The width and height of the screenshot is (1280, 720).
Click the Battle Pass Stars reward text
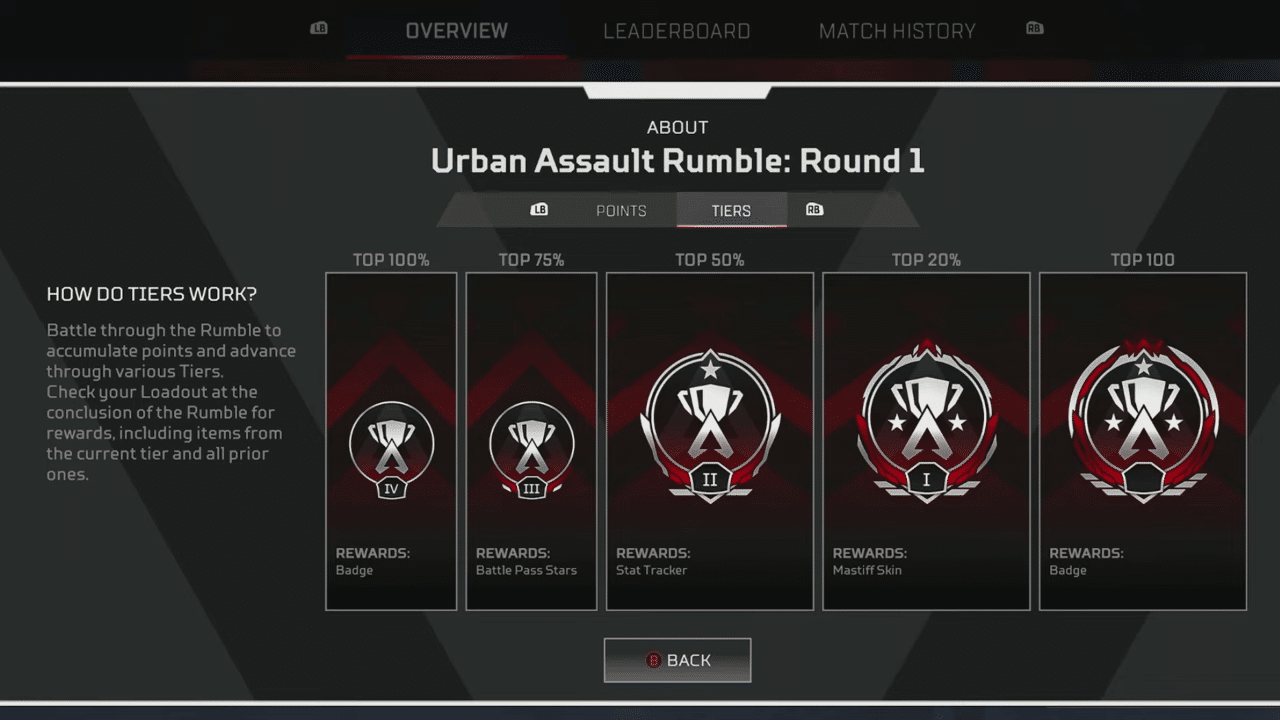pyautogui.click(x=527, y=570)
